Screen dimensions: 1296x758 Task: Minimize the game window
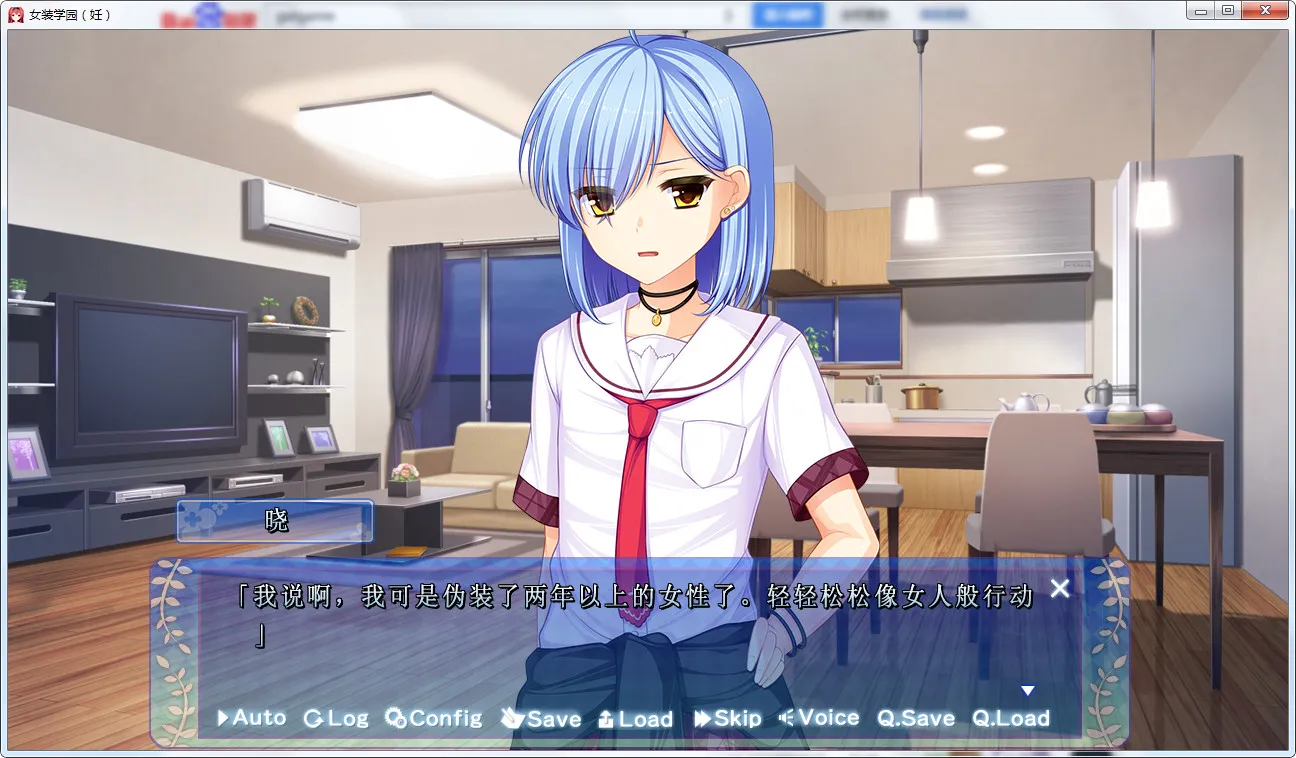coord(1200,11)
